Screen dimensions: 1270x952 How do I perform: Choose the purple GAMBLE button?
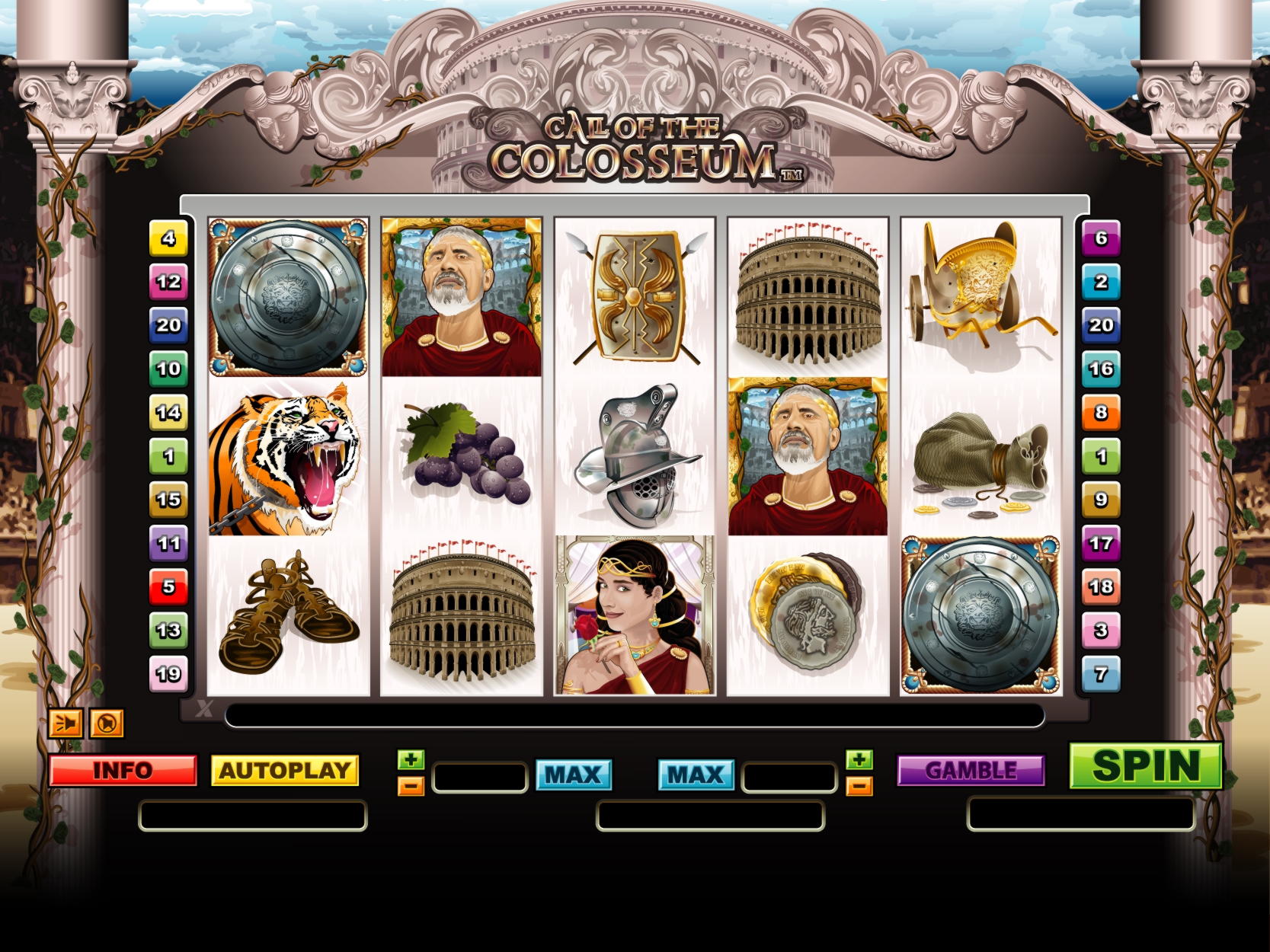(971, 771)
